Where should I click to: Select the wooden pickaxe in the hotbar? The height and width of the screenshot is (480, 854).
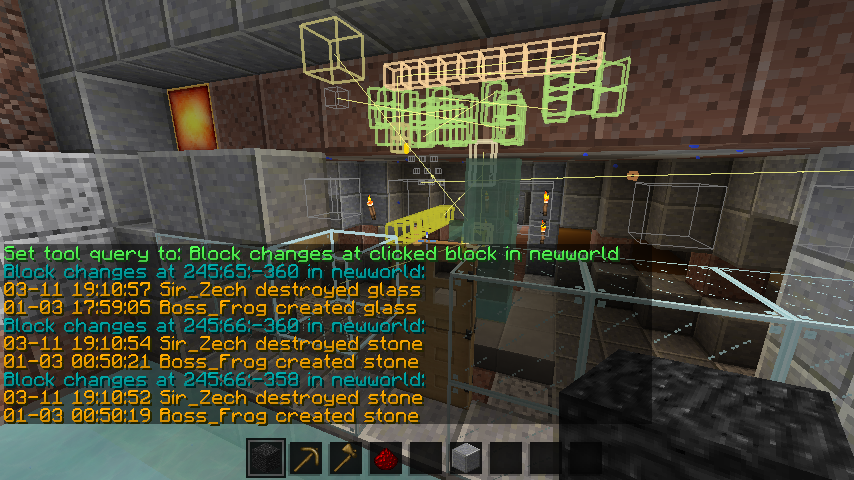[306, 459]
